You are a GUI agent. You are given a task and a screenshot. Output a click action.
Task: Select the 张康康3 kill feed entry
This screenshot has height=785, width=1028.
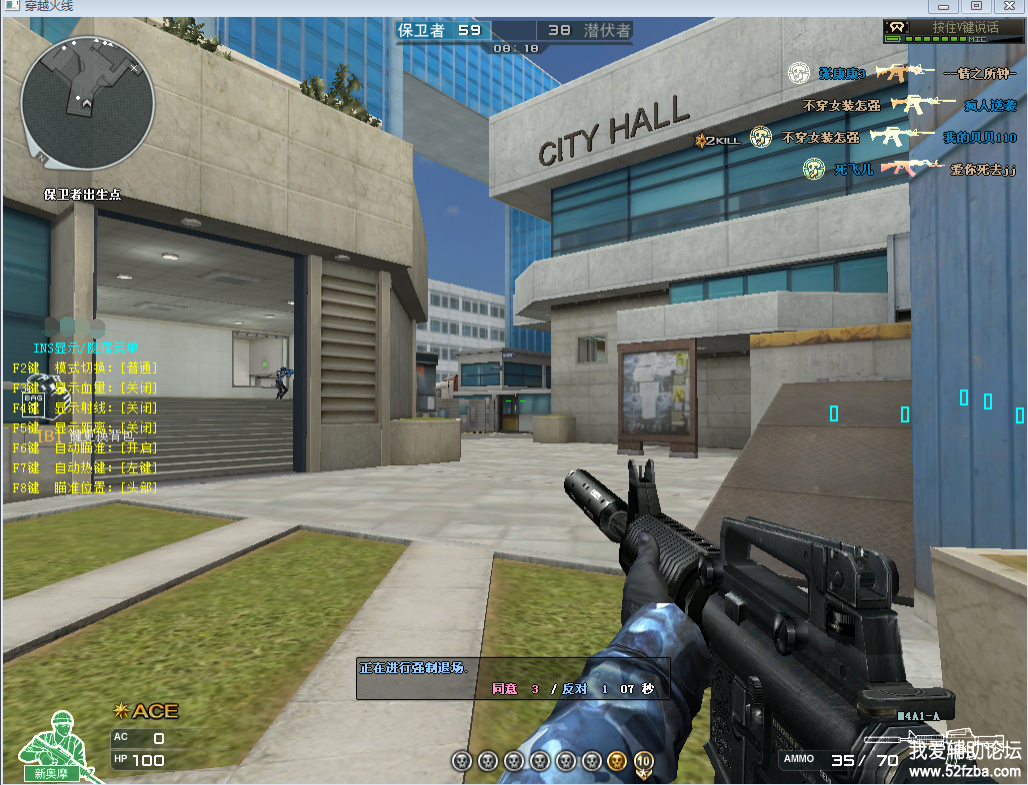[x=841, y=73]
